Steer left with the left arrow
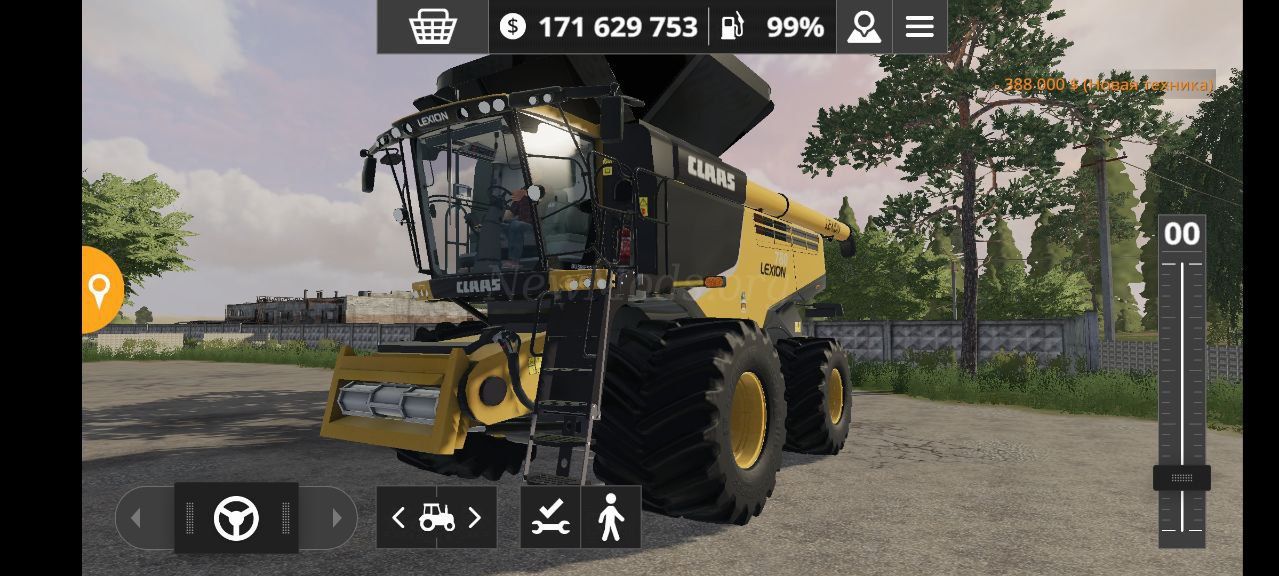The height and width of the screenshot is (576, 1279). [137, 518]
